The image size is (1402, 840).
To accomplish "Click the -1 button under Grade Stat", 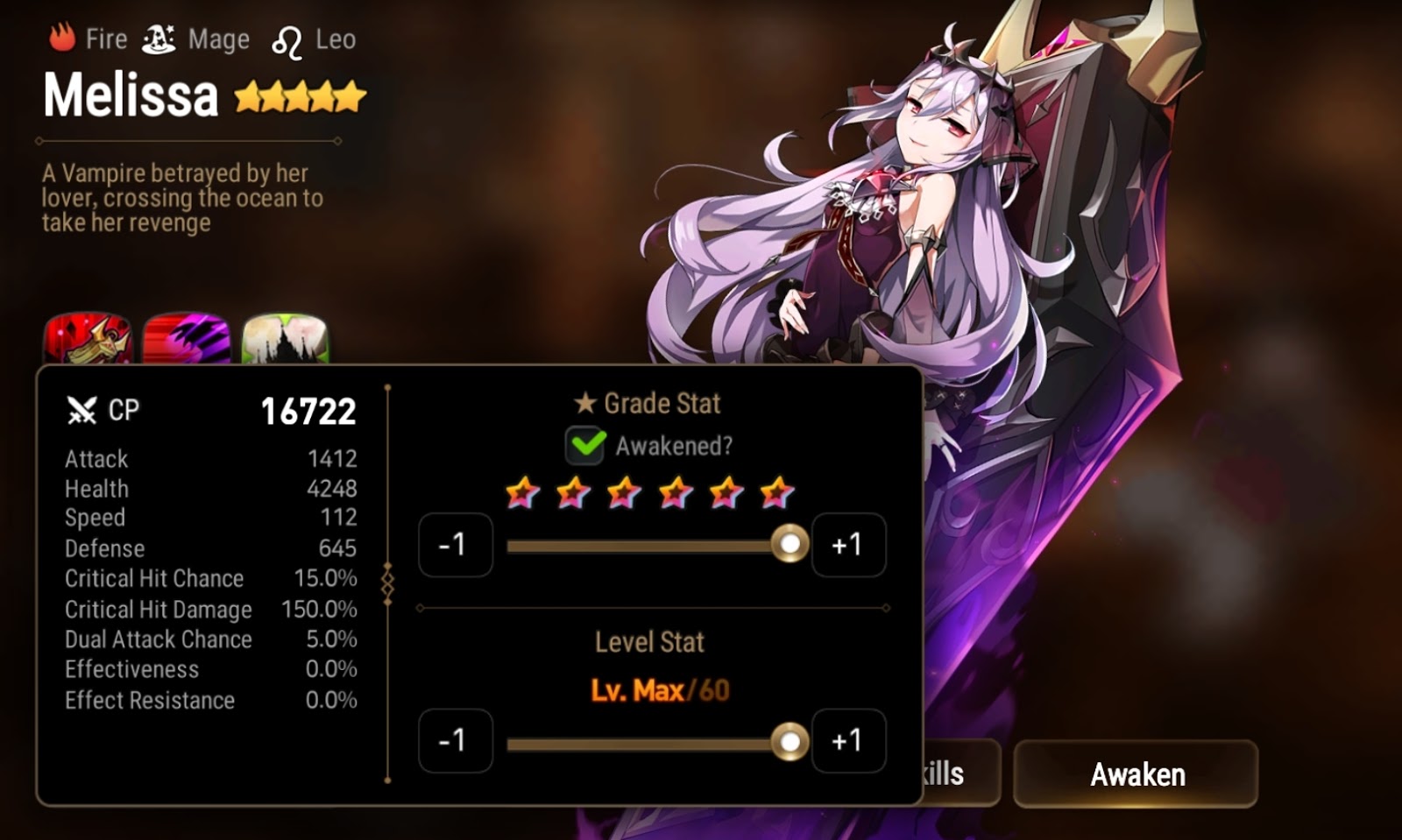I will (x=455, y=544).
